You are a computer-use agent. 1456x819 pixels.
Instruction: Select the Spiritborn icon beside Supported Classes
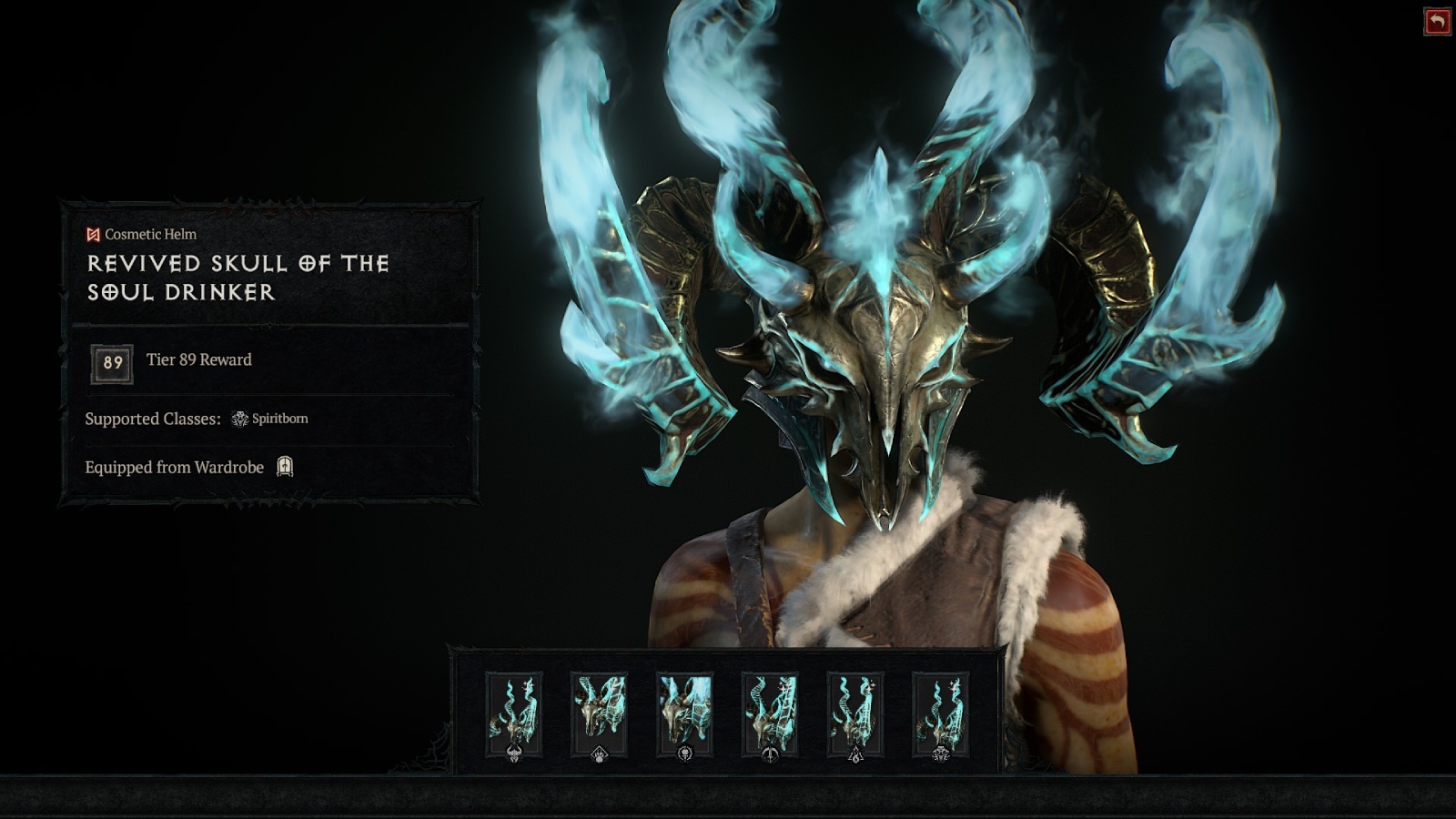click(x=240, y=418)
